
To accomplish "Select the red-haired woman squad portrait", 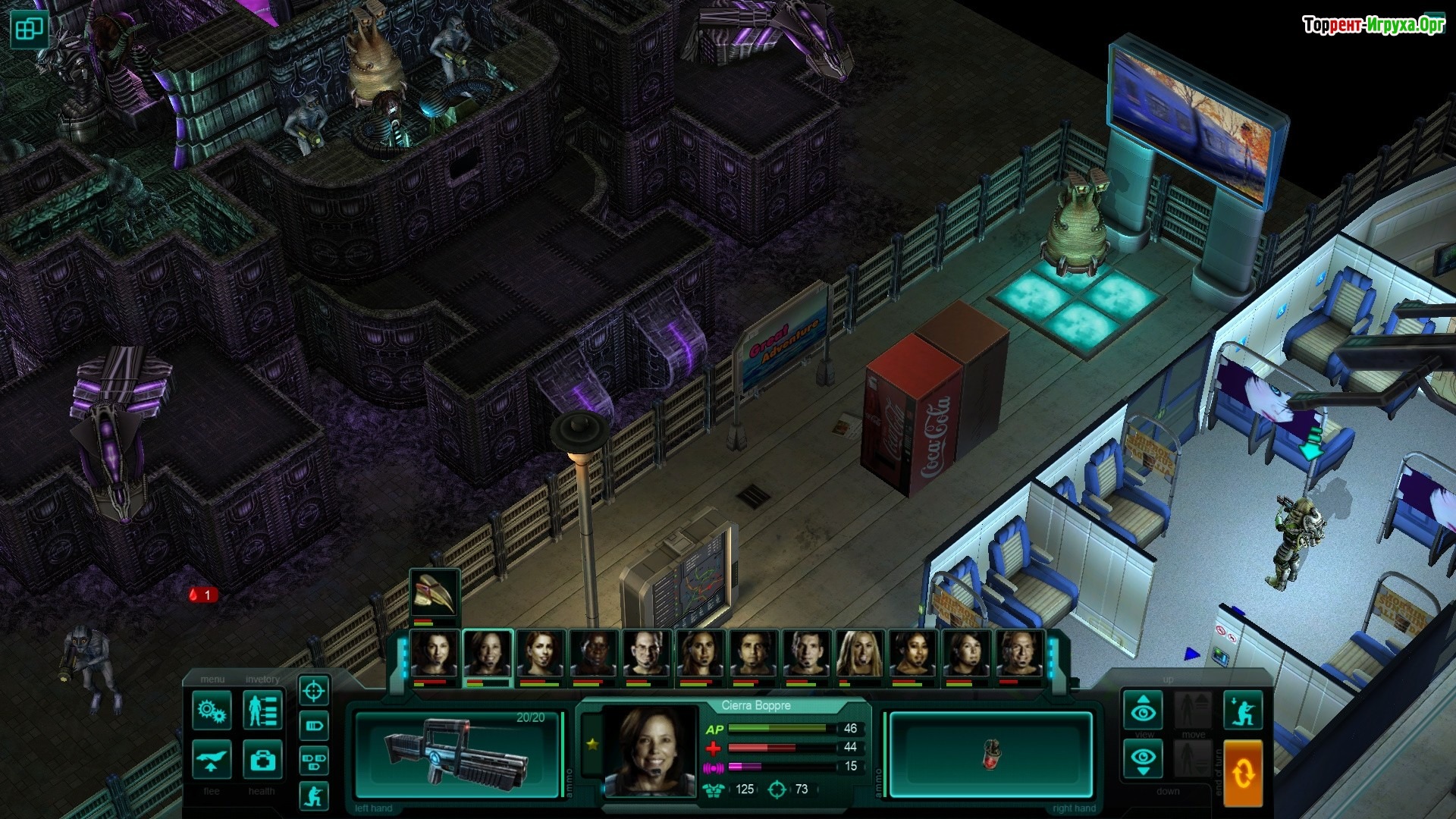I will [x=541, y=654].
